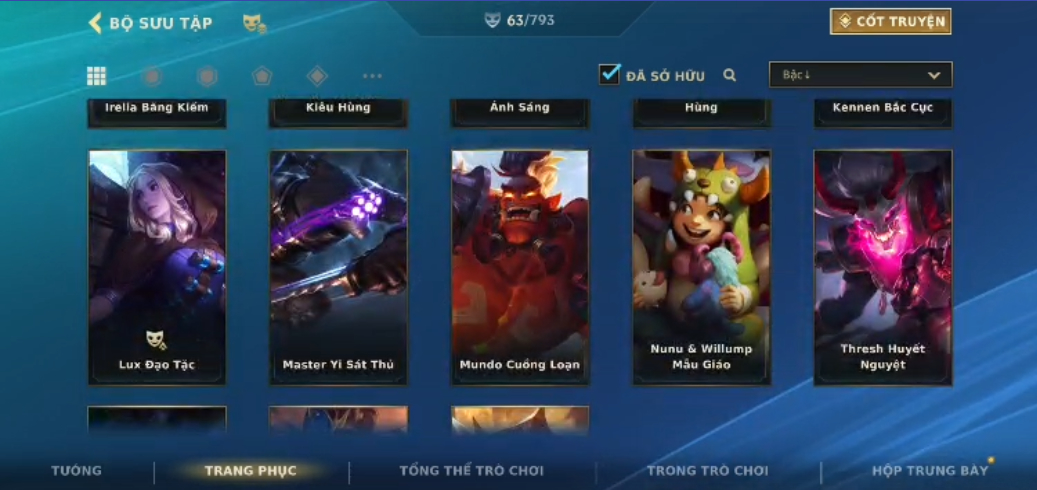Choose the diamond rarity filter icon
1037x490 pixels.
317,76
